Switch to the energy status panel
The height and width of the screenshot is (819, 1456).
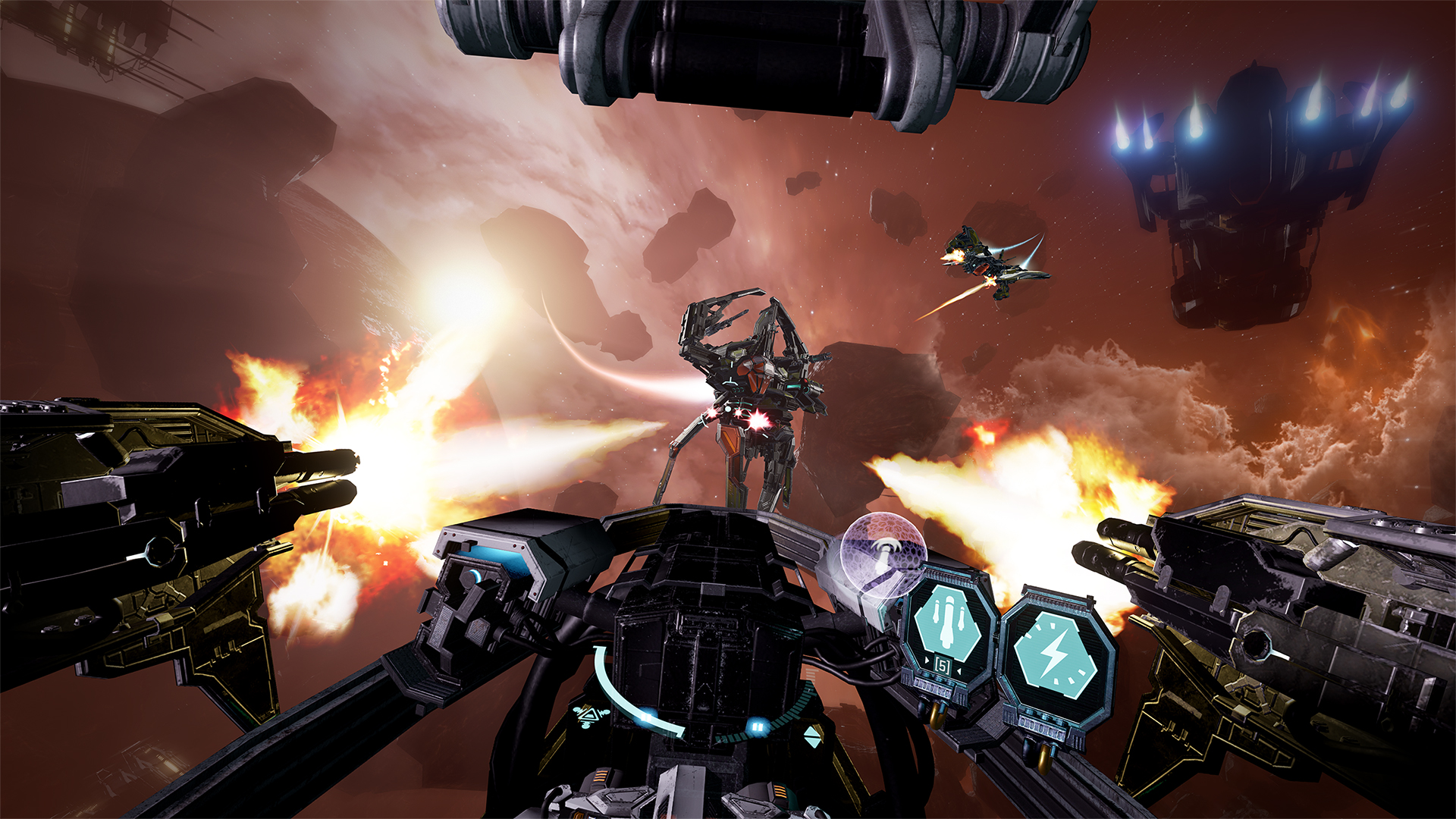(x=1058, y=652)
